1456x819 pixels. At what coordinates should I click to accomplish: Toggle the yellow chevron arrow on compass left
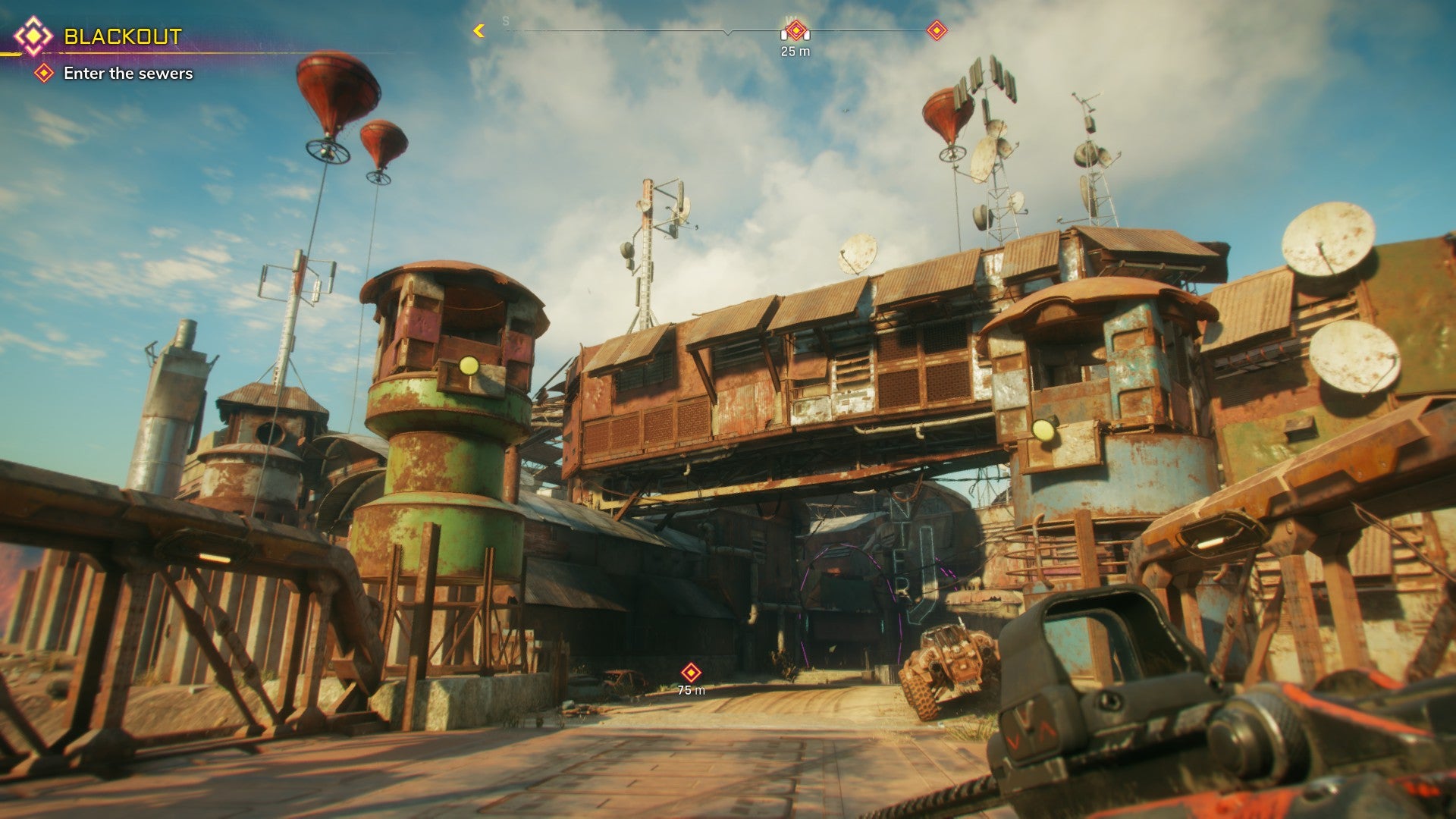479,29
